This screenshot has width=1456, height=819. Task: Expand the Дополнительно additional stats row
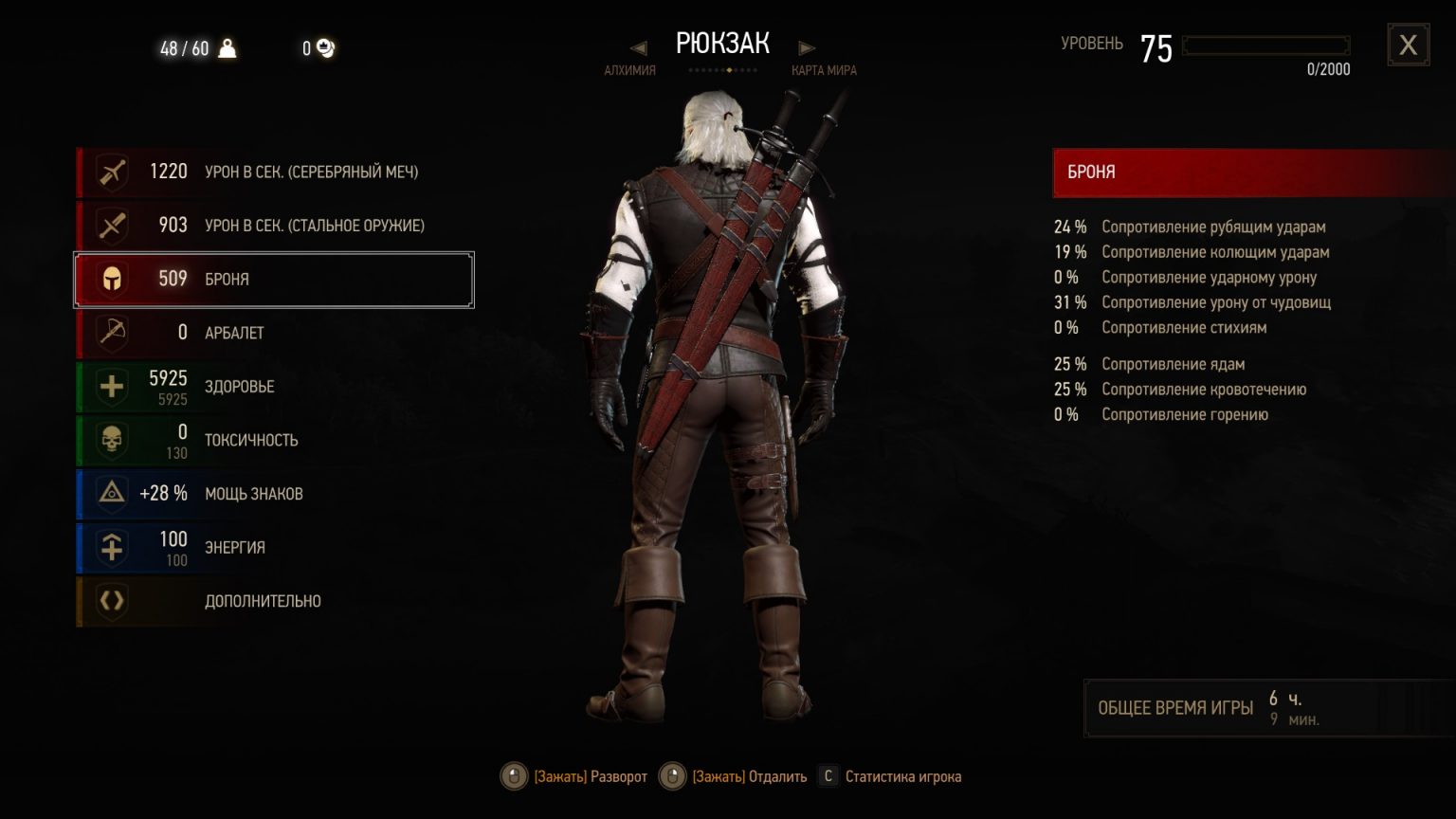(275, 601)
